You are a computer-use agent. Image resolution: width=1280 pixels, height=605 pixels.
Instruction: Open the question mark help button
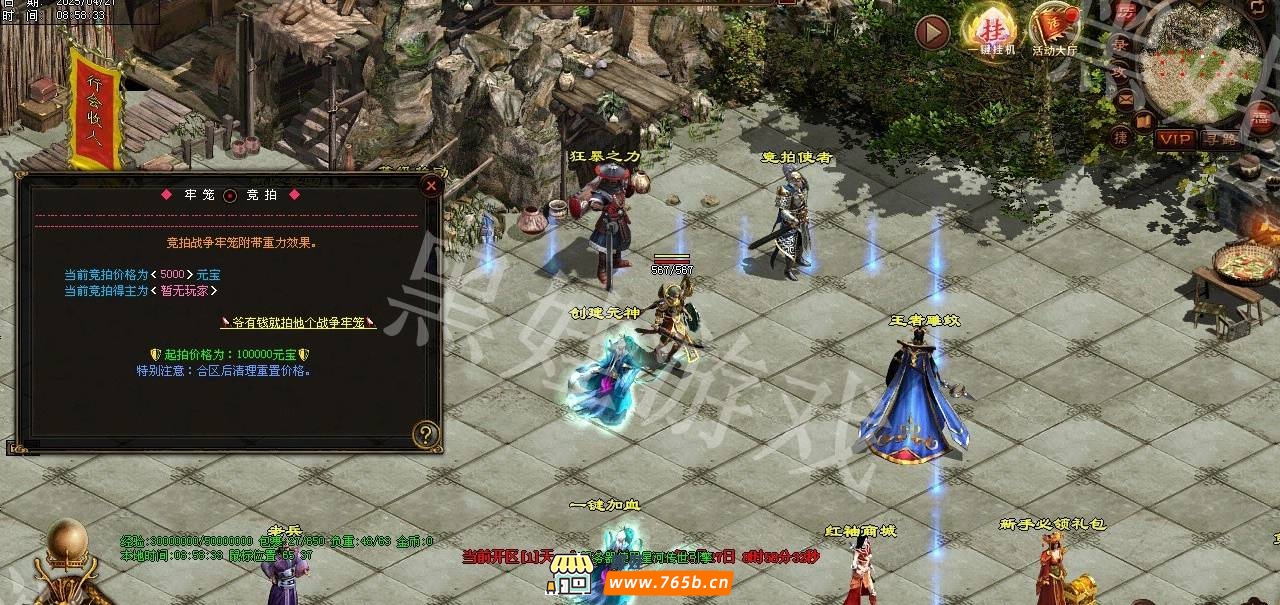pyautogui.click(x=426, y=434)
